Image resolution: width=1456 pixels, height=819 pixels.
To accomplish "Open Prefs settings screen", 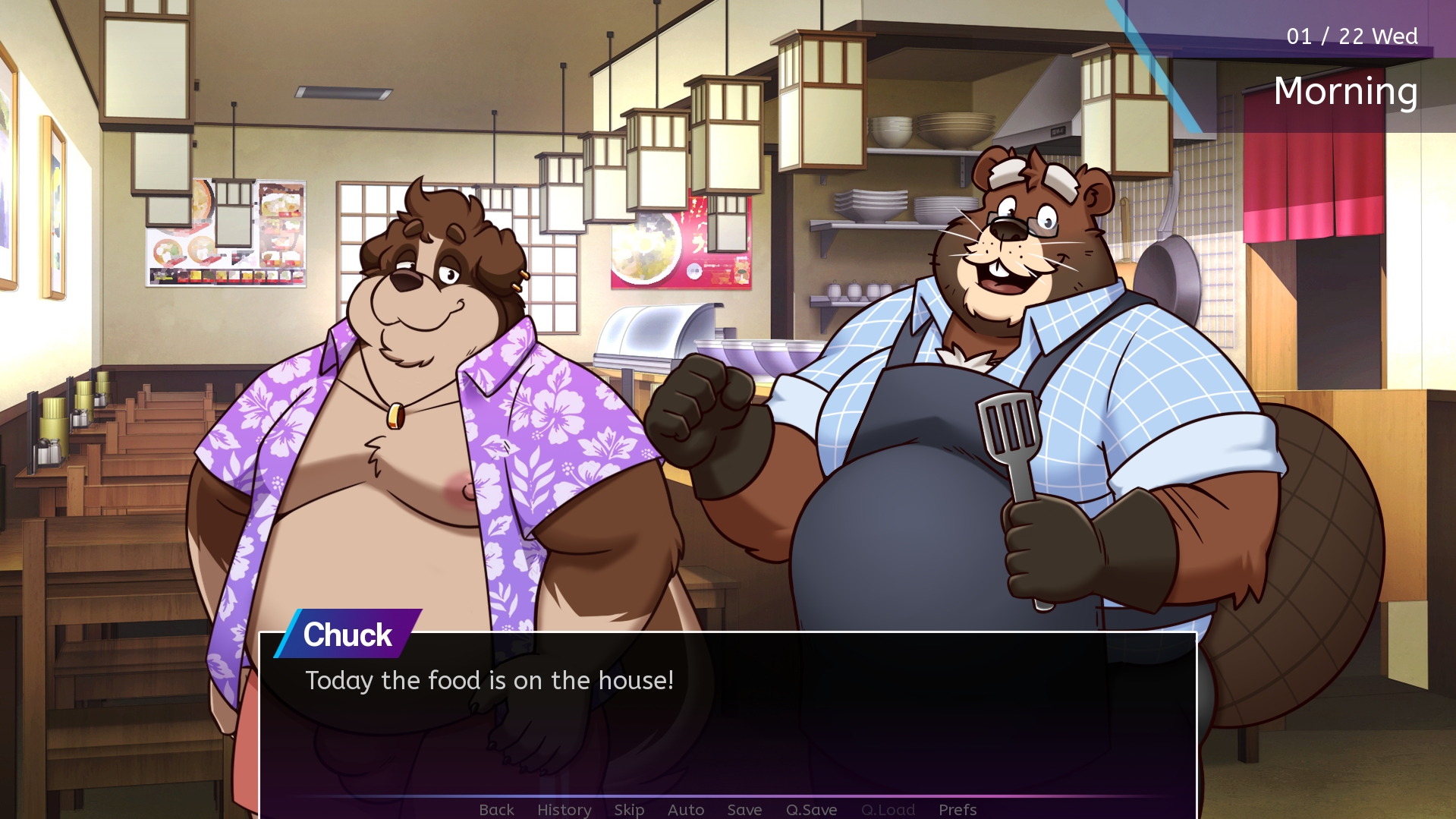I will pyautogui.click(x=958, y=809).
